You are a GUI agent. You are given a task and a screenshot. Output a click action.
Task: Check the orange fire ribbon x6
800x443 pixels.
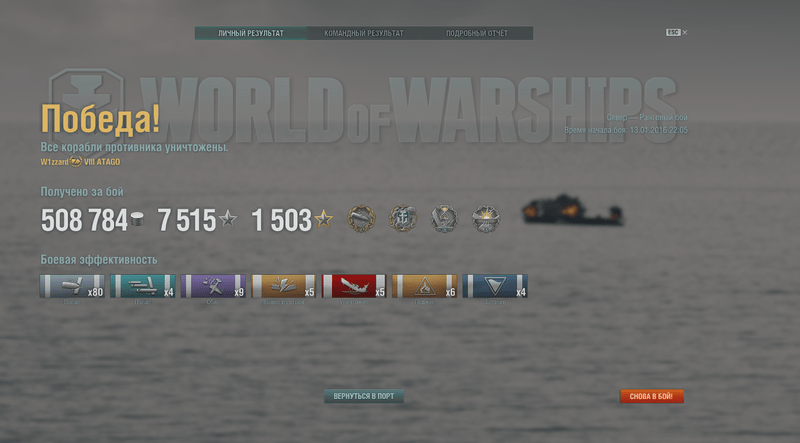[425, 287]
